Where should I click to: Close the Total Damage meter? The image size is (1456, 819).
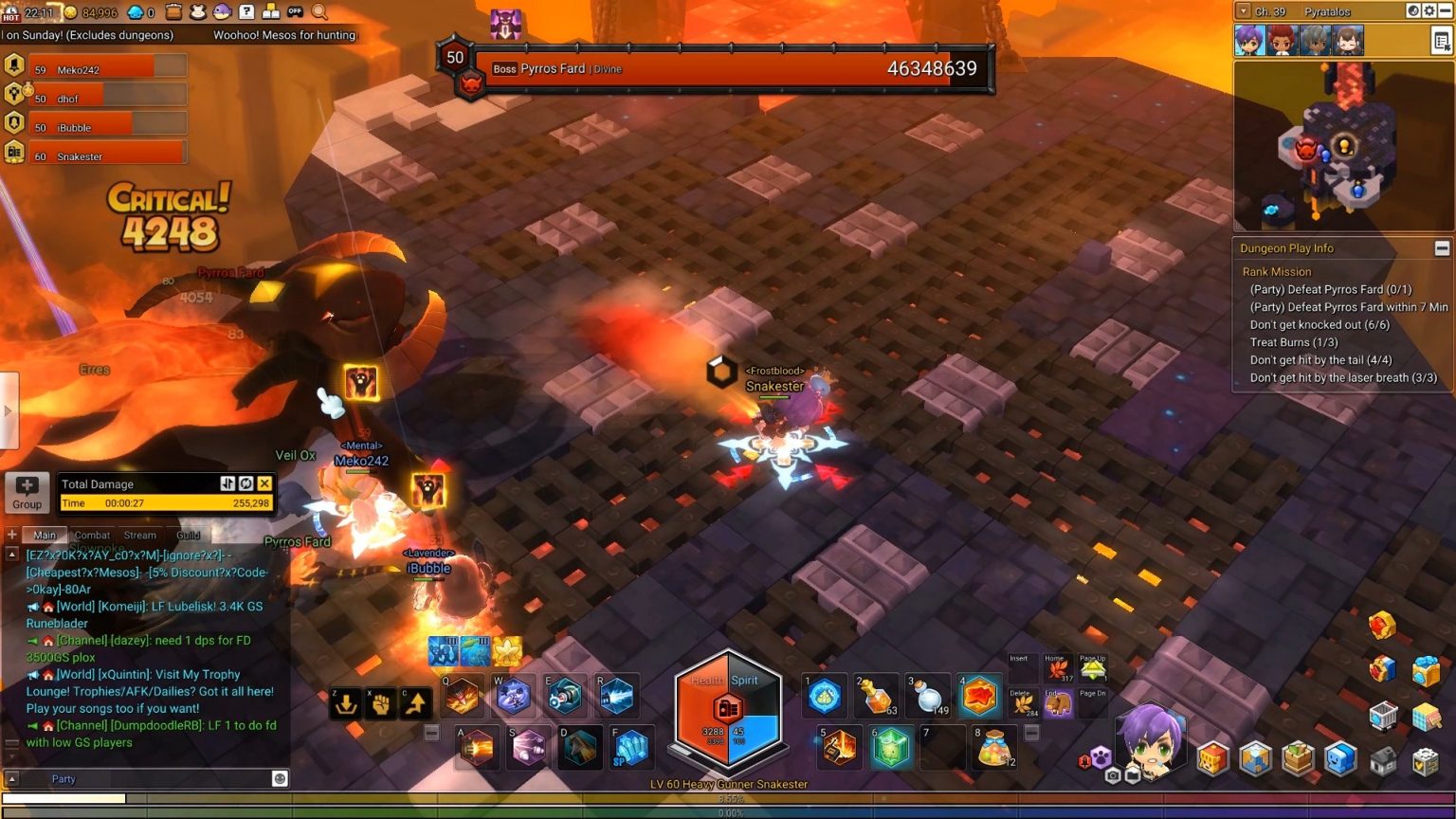[264, 483]
